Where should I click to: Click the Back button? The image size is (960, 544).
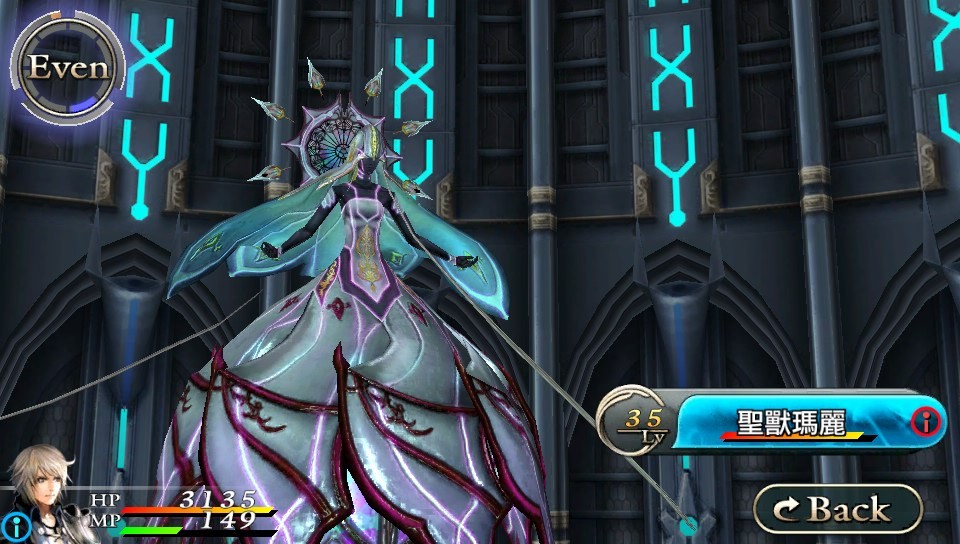click(837, 508)
